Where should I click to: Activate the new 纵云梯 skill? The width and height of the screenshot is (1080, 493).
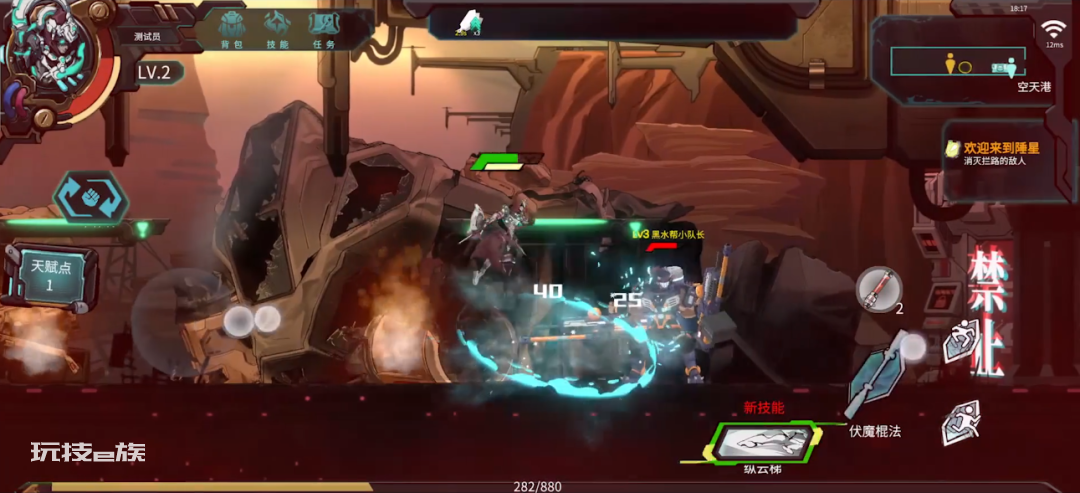pos(762,443)
